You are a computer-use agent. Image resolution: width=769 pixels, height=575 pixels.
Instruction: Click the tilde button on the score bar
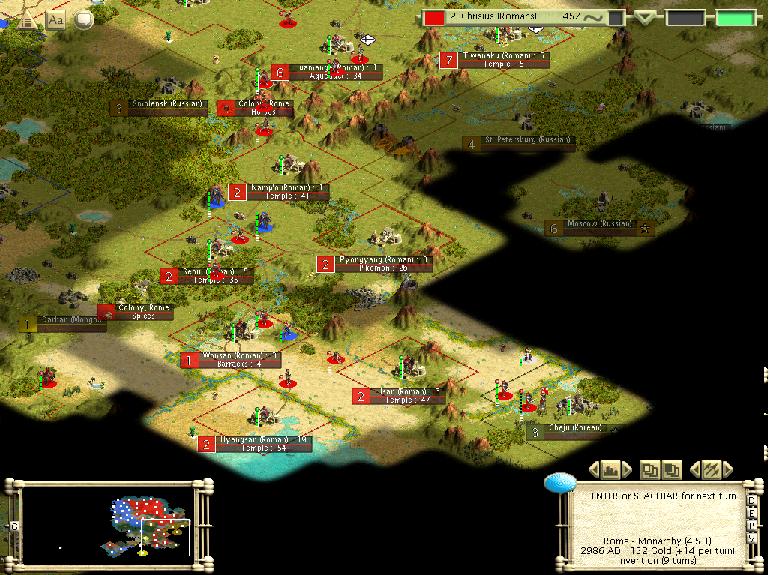[598, 17]
